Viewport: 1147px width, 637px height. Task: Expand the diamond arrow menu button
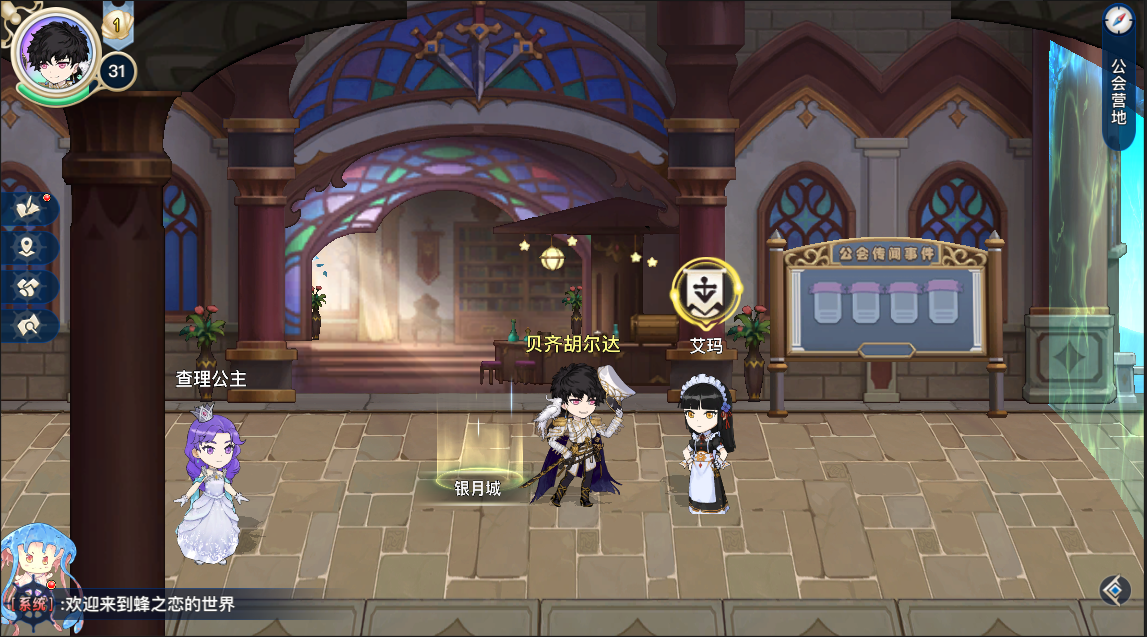(x=1115, y=591)
